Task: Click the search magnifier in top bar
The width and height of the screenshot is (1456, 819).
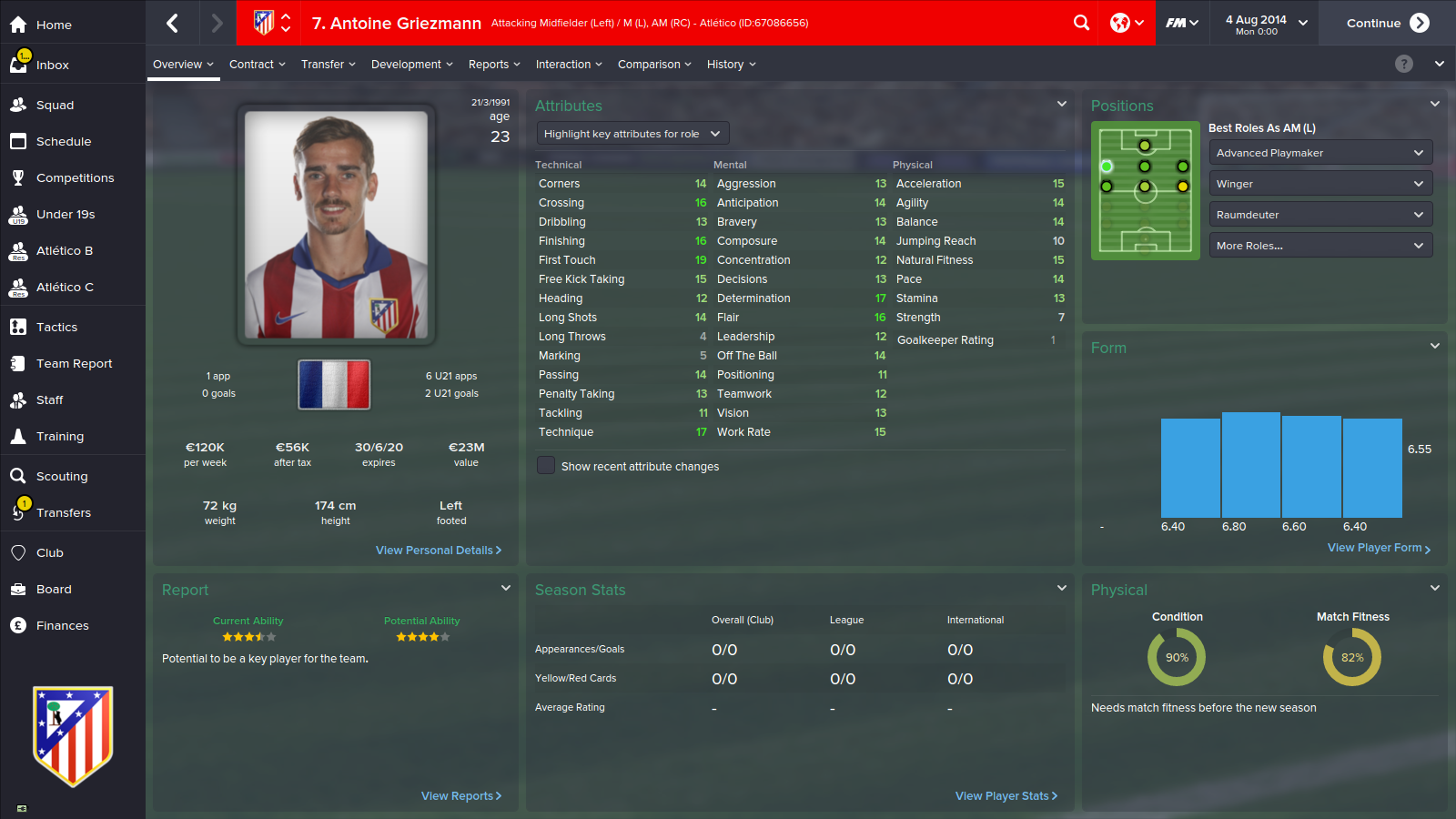Action: [x=1081, y=23]
